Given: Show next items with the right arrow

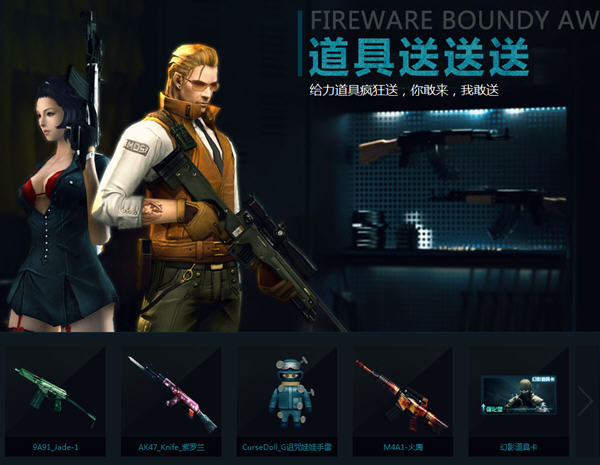Looking at the screenshot, I should tap(585, 402).
